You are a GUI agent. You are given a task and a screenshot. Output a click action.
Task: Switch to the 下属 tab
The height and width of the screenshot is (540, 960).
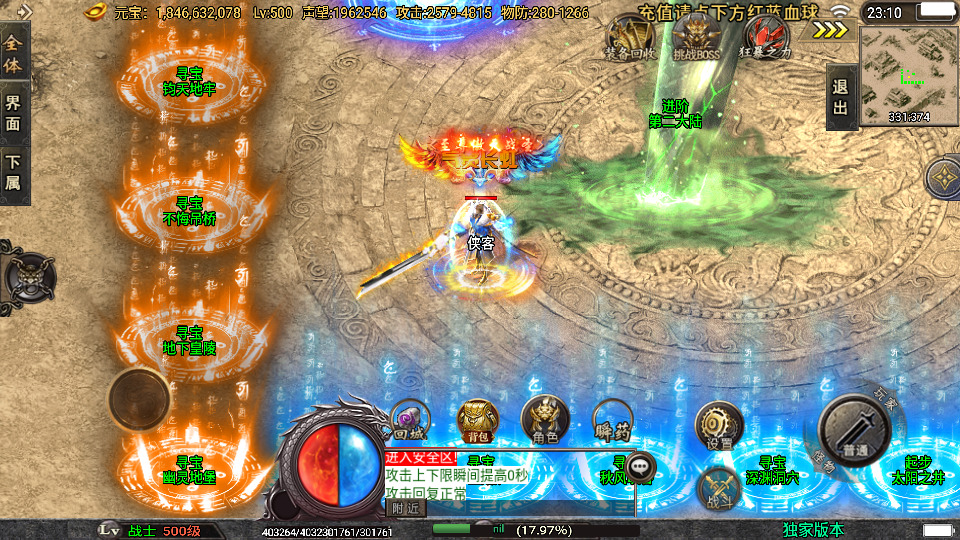(13, 171)
